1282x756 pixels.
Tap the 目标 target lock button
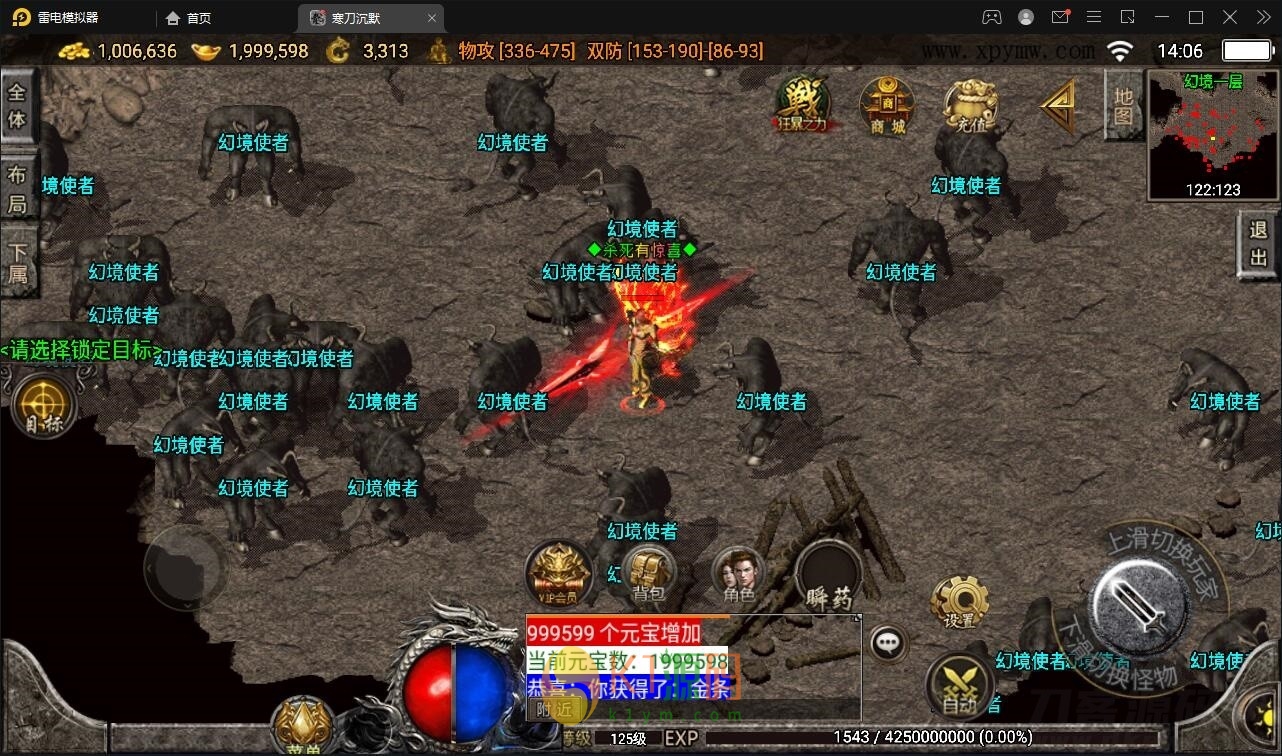(x=44, y=406)
